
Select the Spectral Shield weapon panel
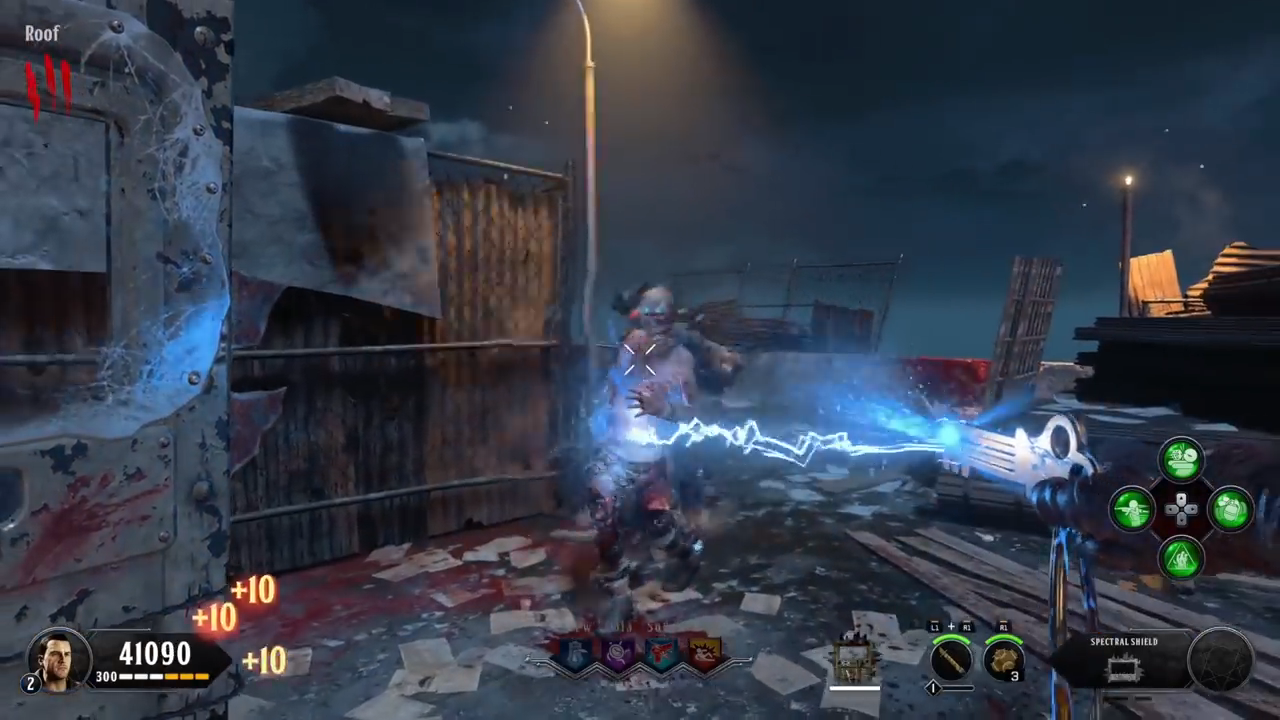(x=1123, y=660)
